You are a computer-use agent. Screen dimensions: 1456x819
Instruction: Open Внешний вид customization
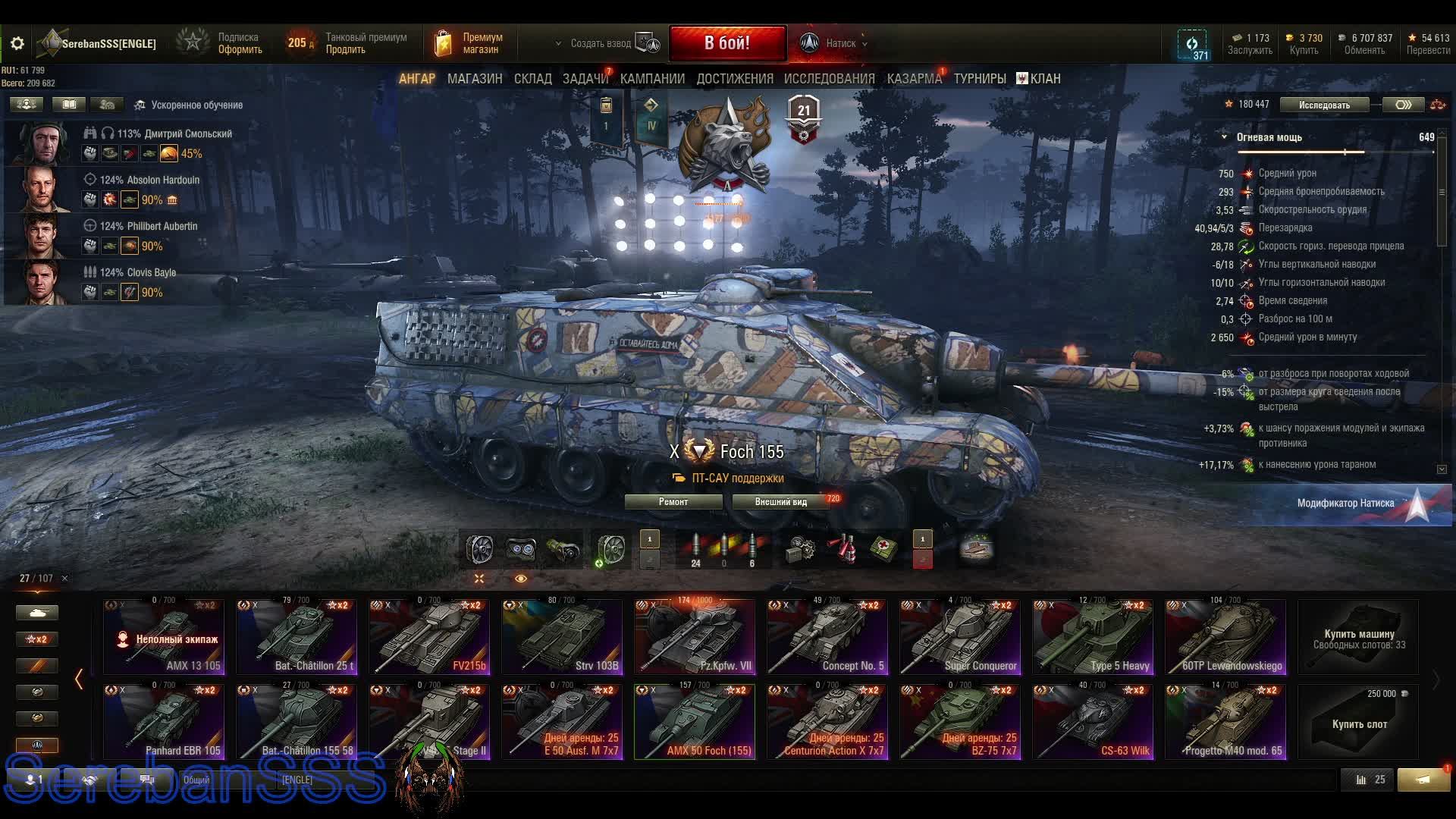[780, 502]
